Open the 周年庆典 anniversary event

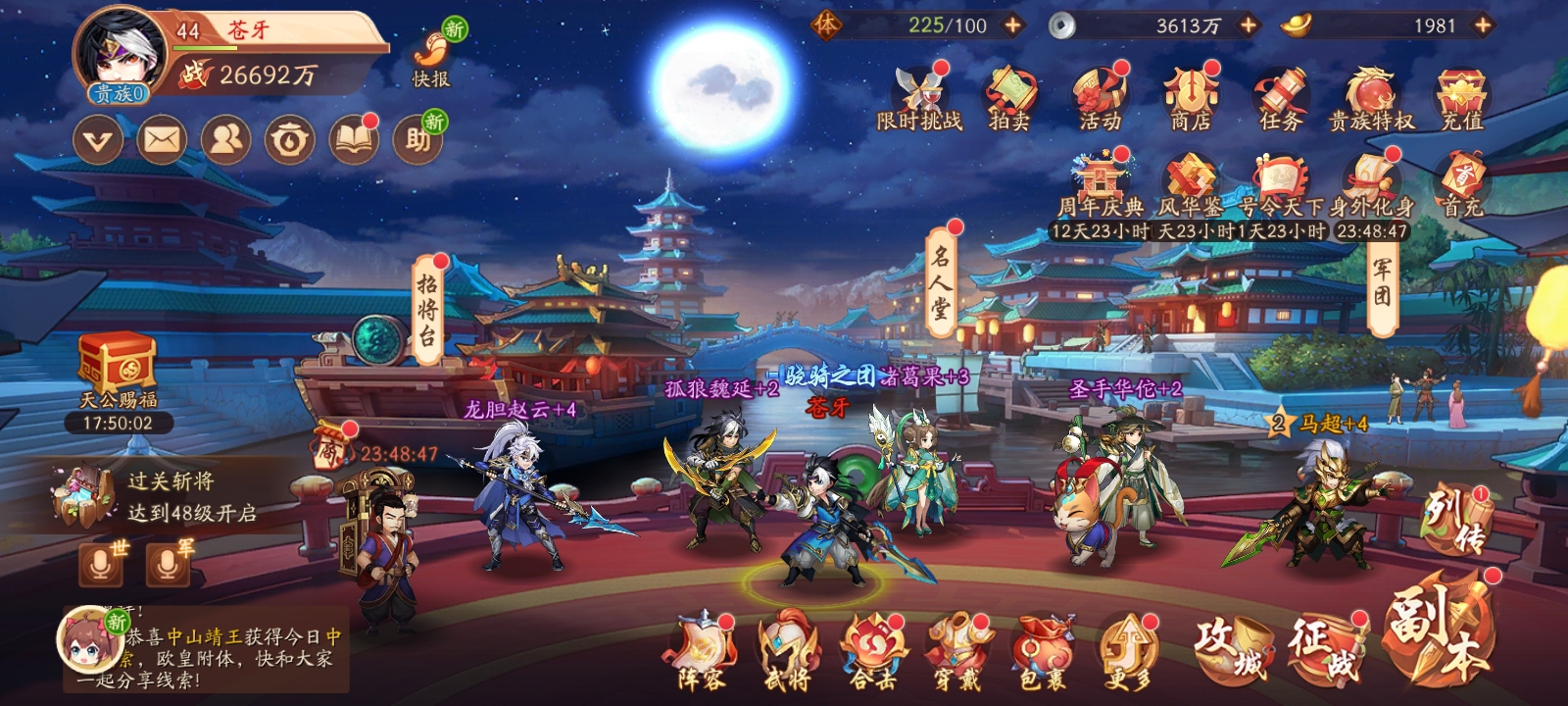coord(1100,188)
